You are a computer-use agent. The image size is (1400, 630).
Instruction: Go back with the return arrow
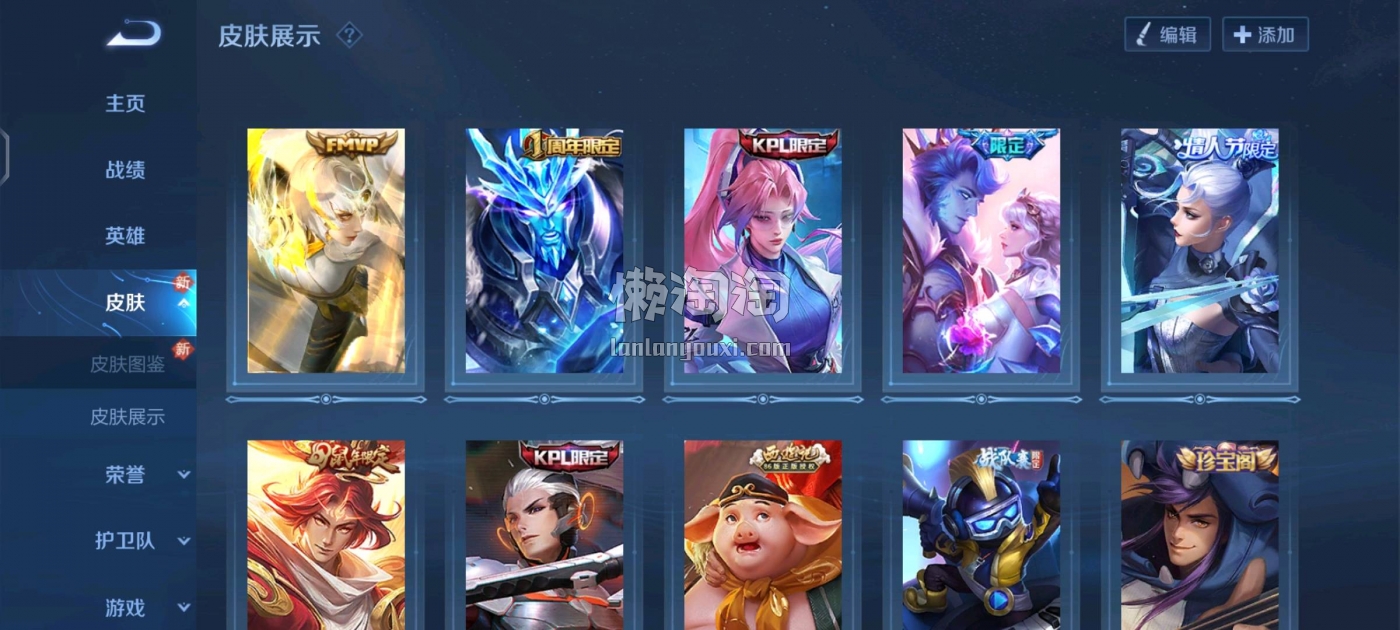[134, 35]
